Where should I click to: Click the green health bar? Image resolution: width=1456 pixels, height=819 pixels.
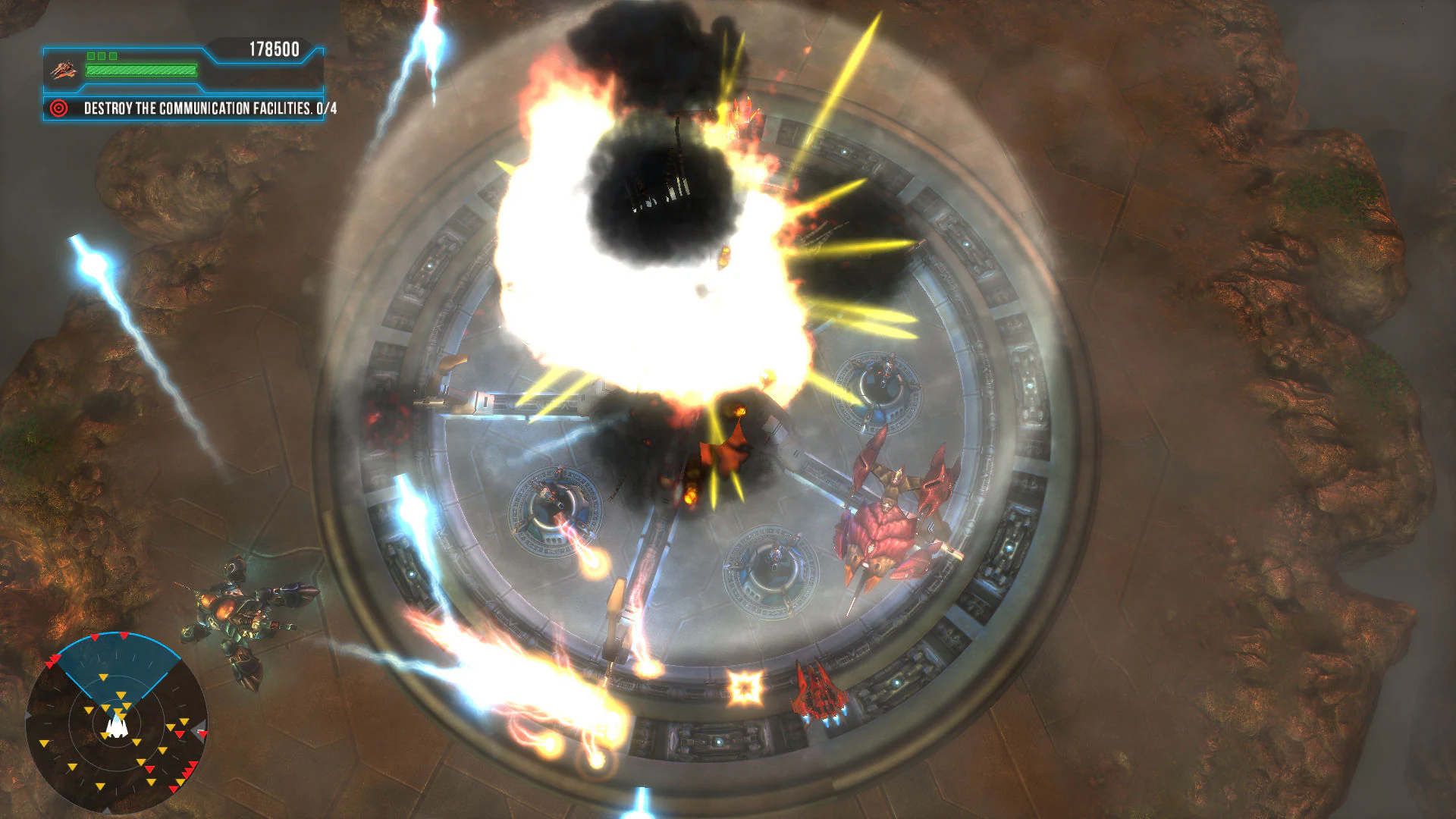click(140, 70)
